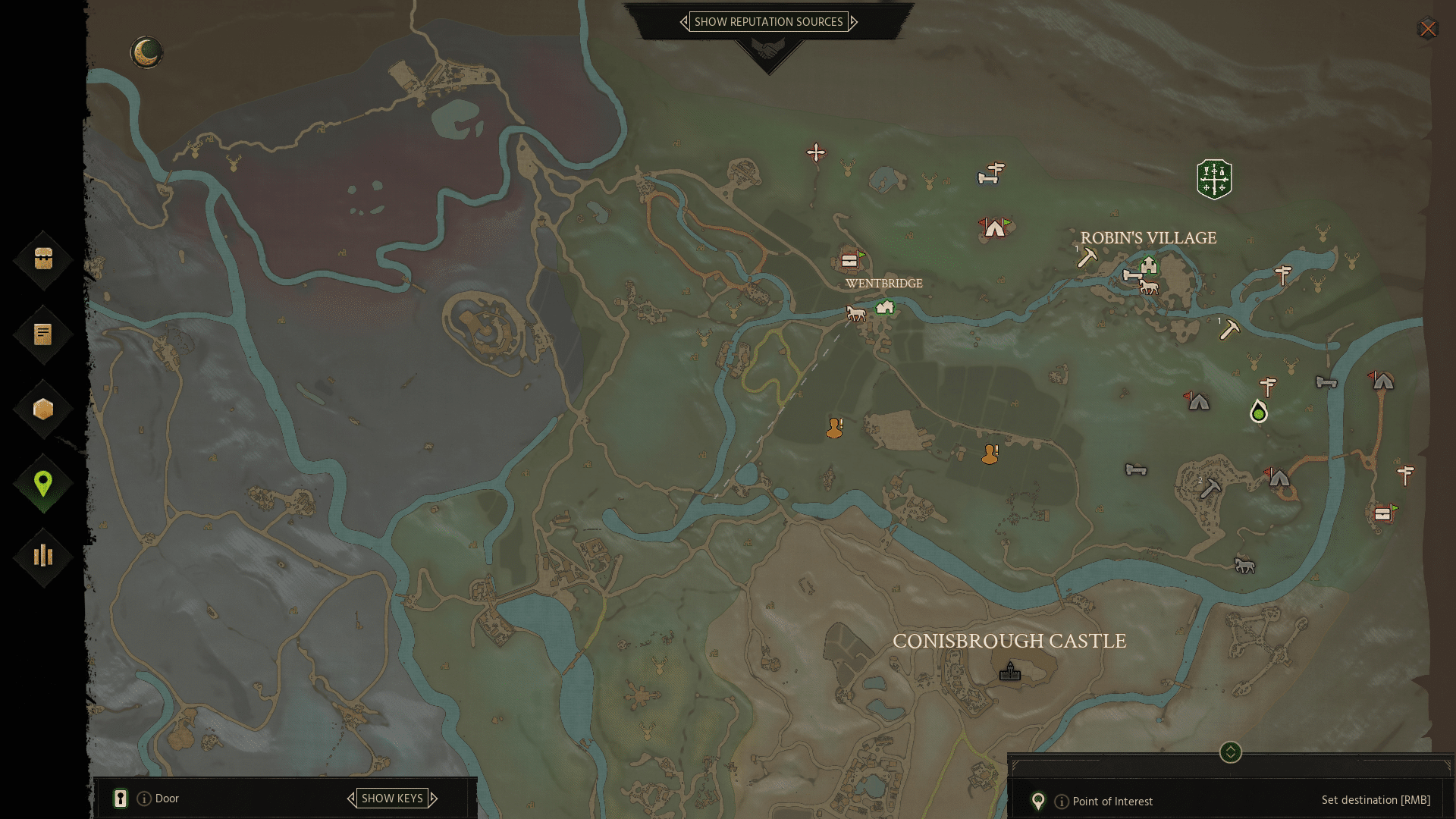
Task: Cycle Show Keys option with left arrow
Action: coord(351,798)
